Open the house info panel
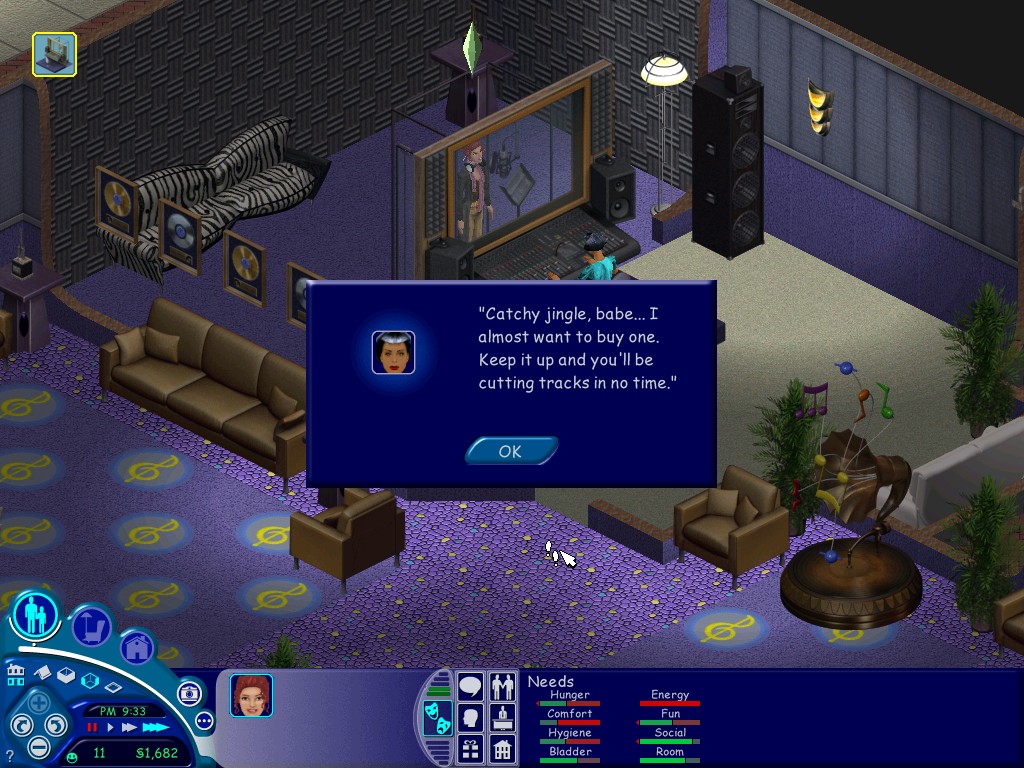 [x=502, y=747]
